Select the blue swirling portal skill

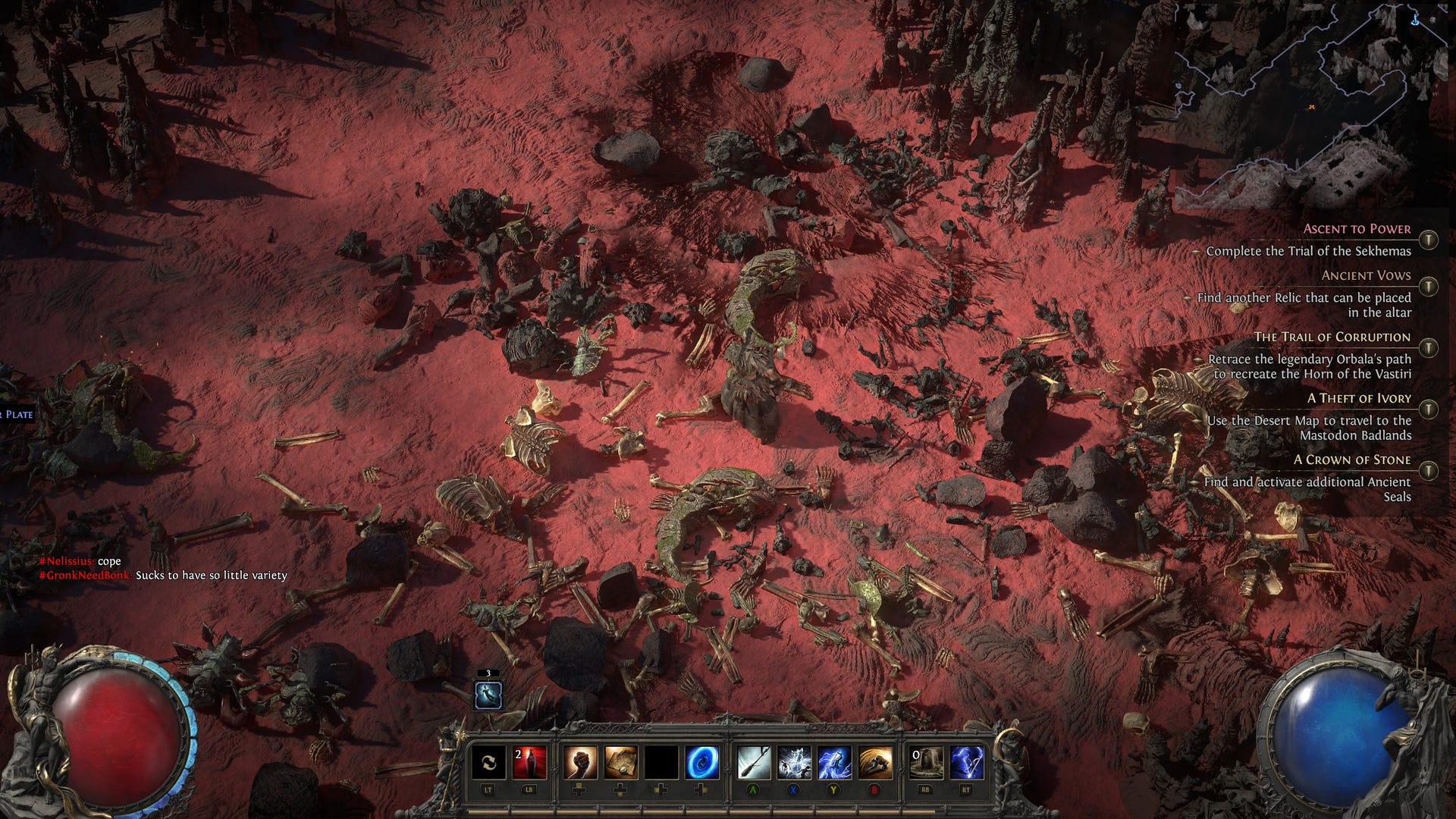[702, 761]
